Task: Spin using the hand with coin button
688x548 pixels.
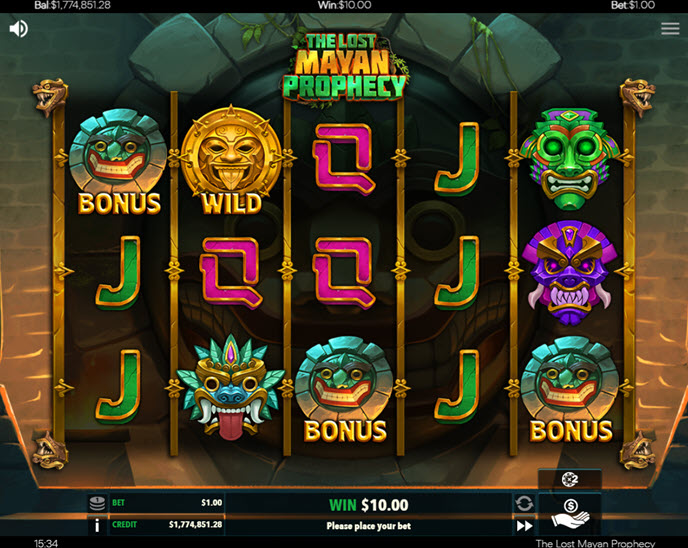Action: (x=569, y=514)
